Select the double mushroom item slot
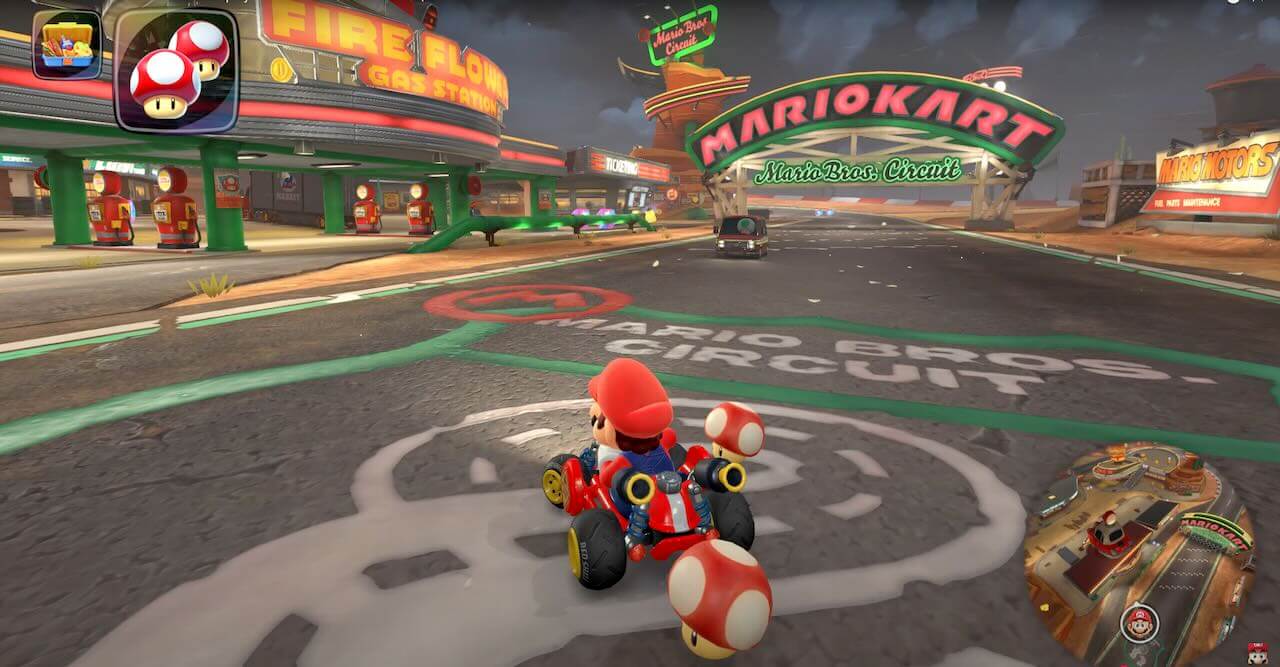 176,70
